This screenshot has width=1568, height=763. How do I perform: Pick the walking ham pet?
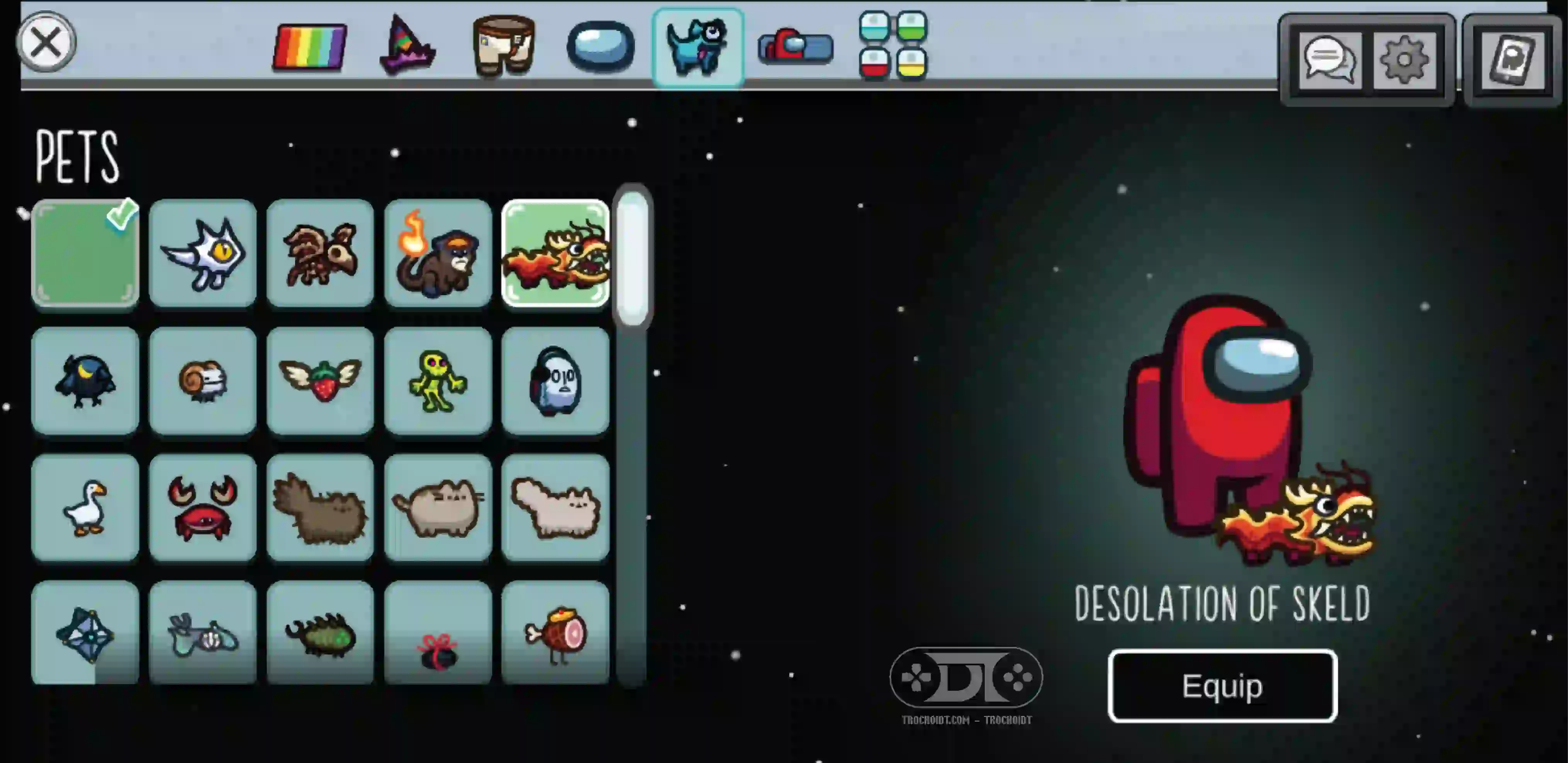pyautogui.click(x=555, y=633)
